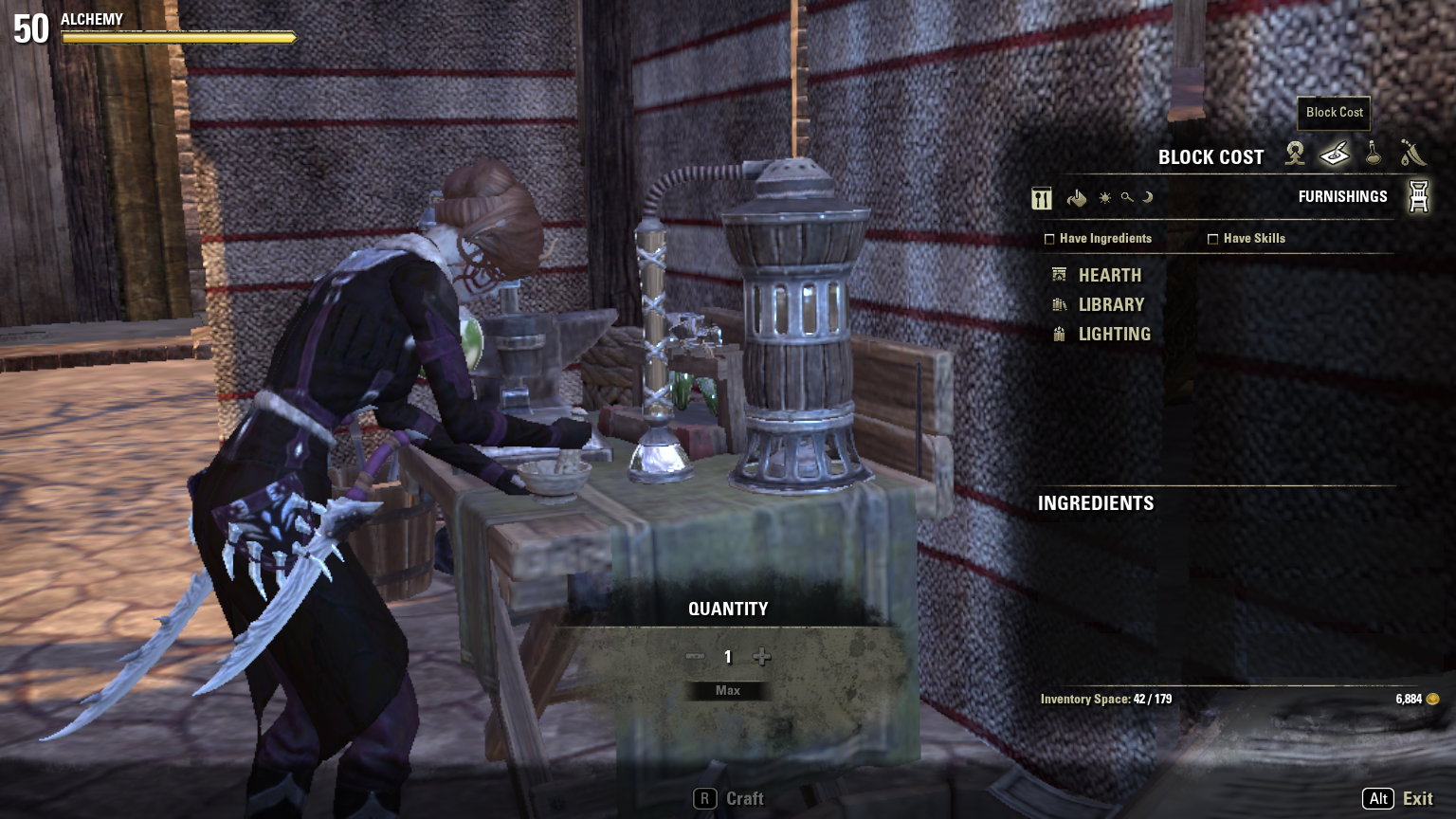
Task: Increase quantity with the plus button
Action: pyautogui.click(x=761, y=657)
